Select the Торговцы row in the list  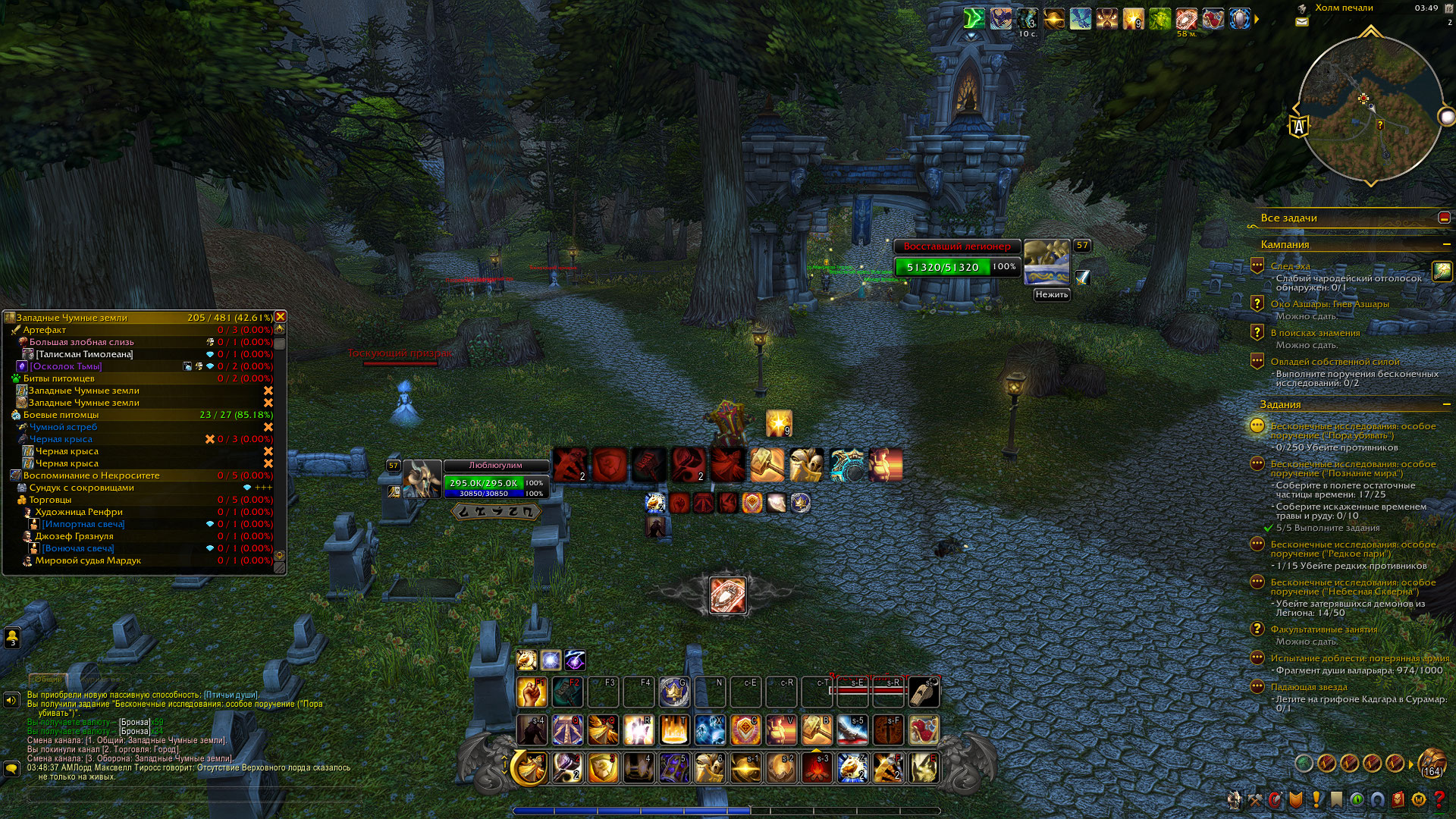point(50,500)
